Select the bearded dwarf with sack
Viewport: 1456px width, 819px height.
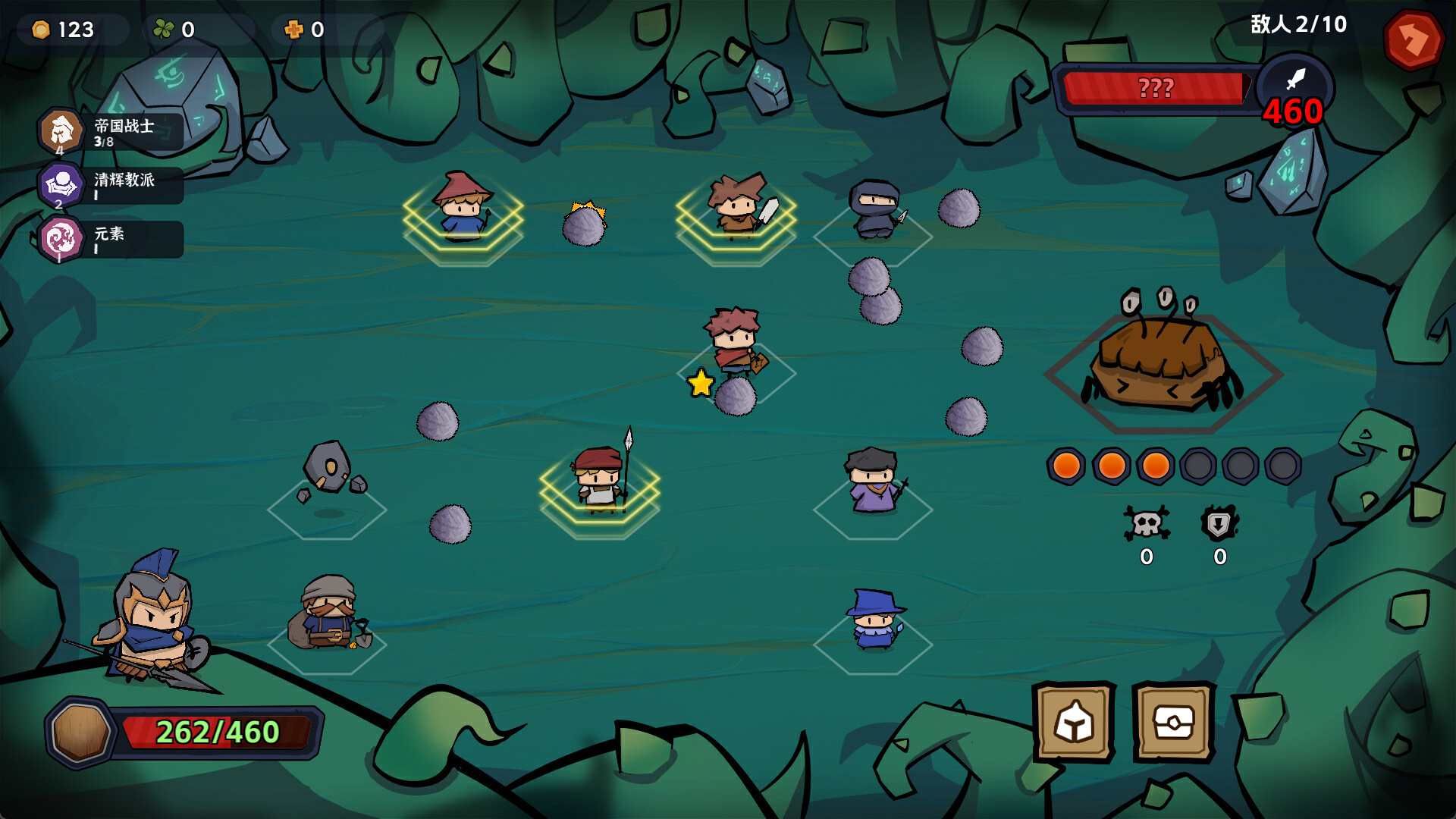point(328,613)
